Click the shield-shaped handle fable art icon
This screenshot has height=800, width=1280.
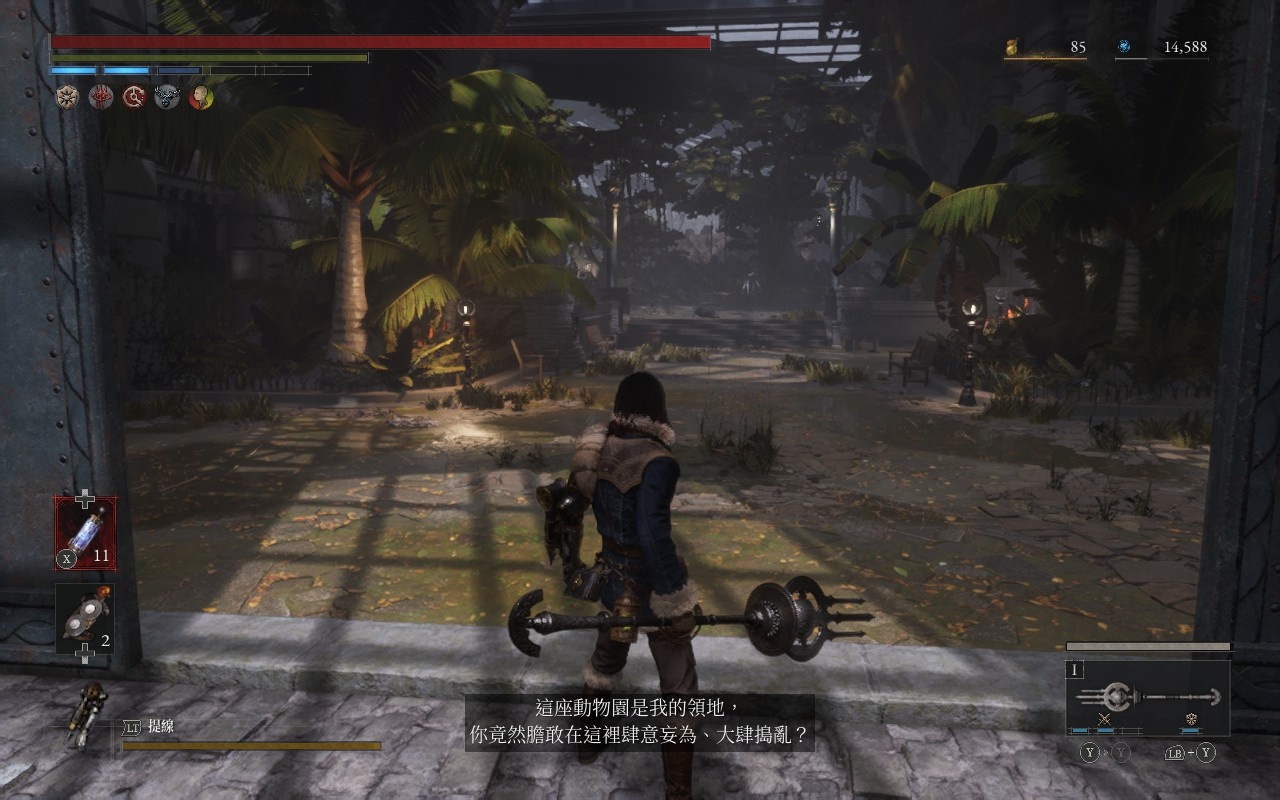[1191, 719]
